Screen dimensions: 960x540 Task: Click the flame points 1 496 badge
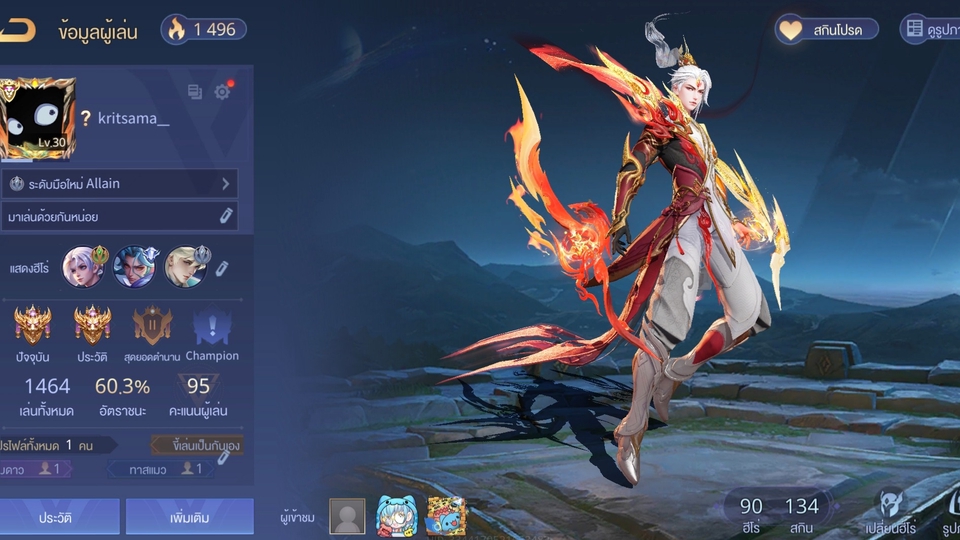[x=204, y=30]
